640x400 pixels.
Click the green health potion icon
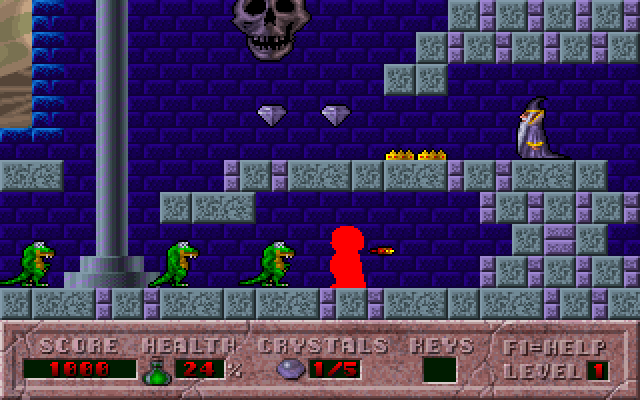[157, 371]
